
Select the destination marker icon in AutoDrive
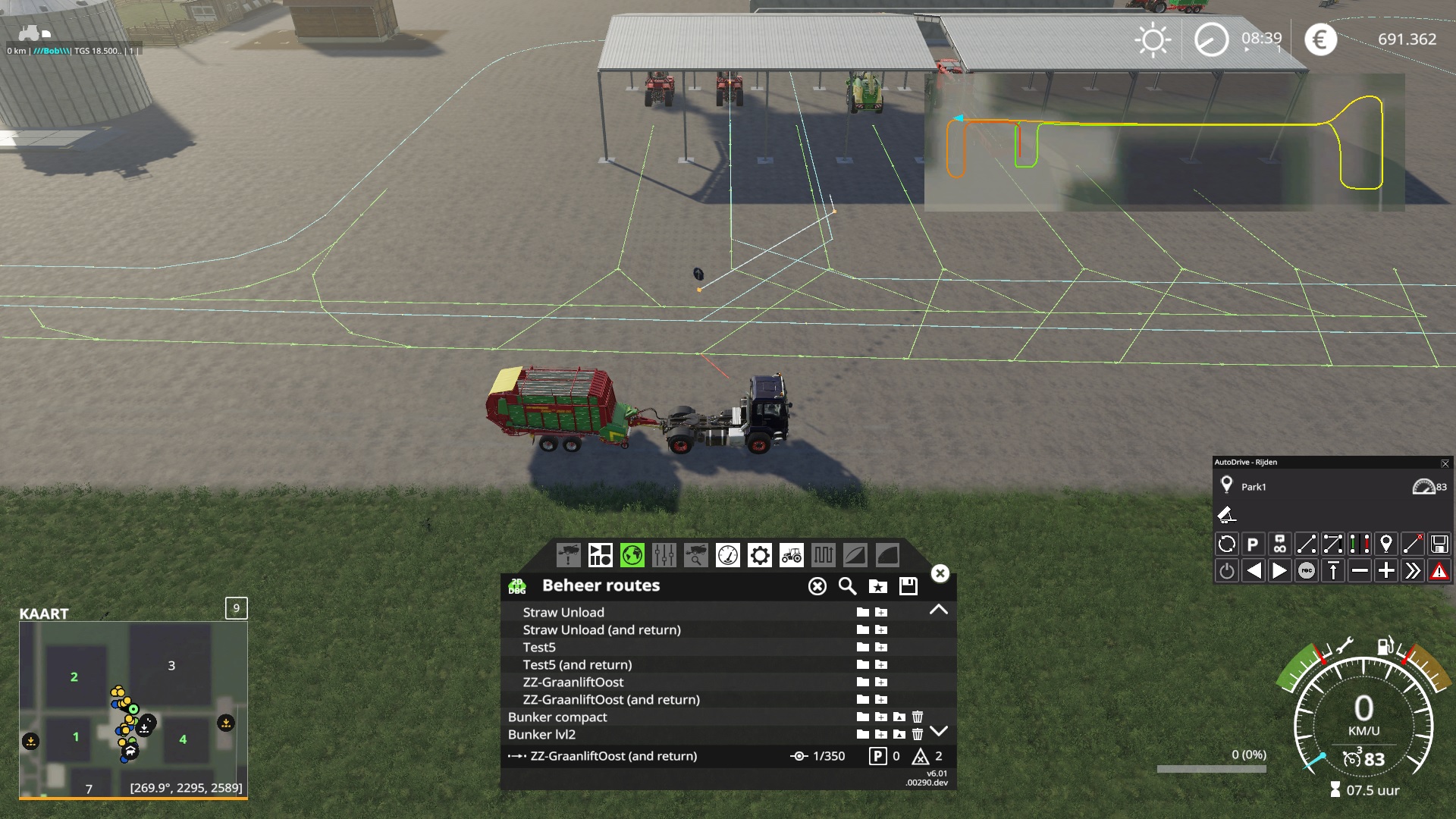[x=1386, y=543]
